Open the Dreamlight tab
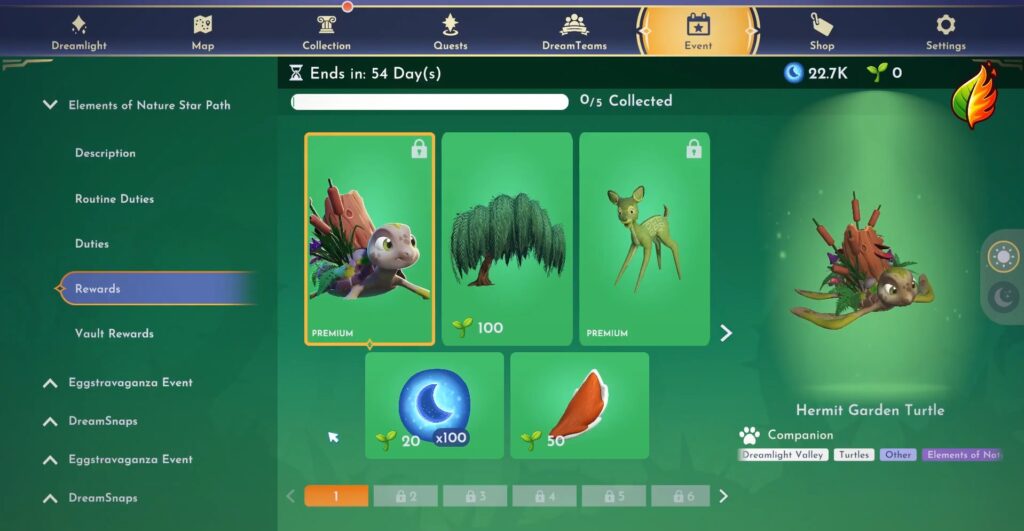Screen dimensions: 1024x531 pos(79,32)
